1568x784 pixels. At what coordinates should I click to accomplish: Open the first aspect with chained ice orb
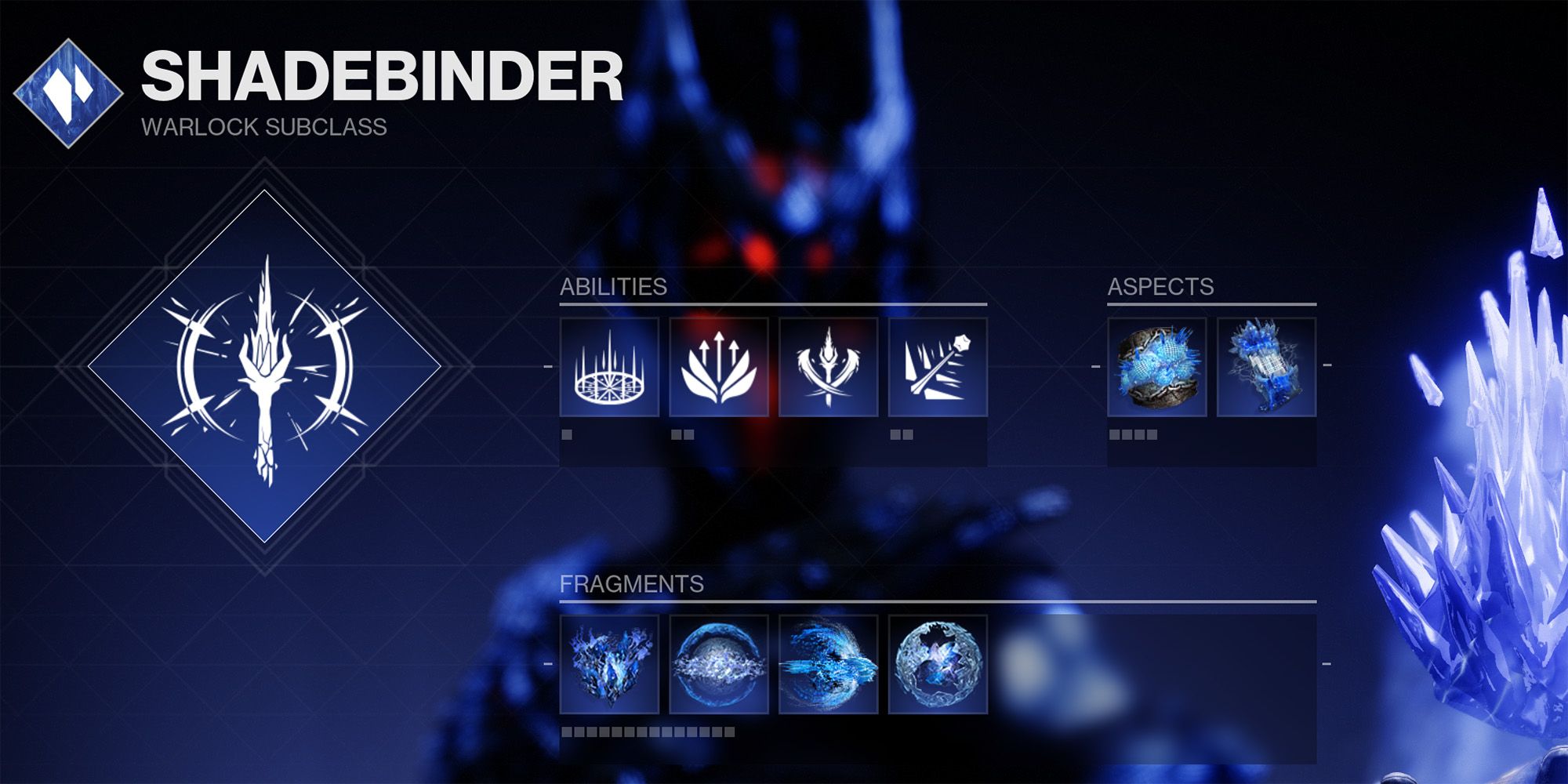click(x=1156, y=367)
